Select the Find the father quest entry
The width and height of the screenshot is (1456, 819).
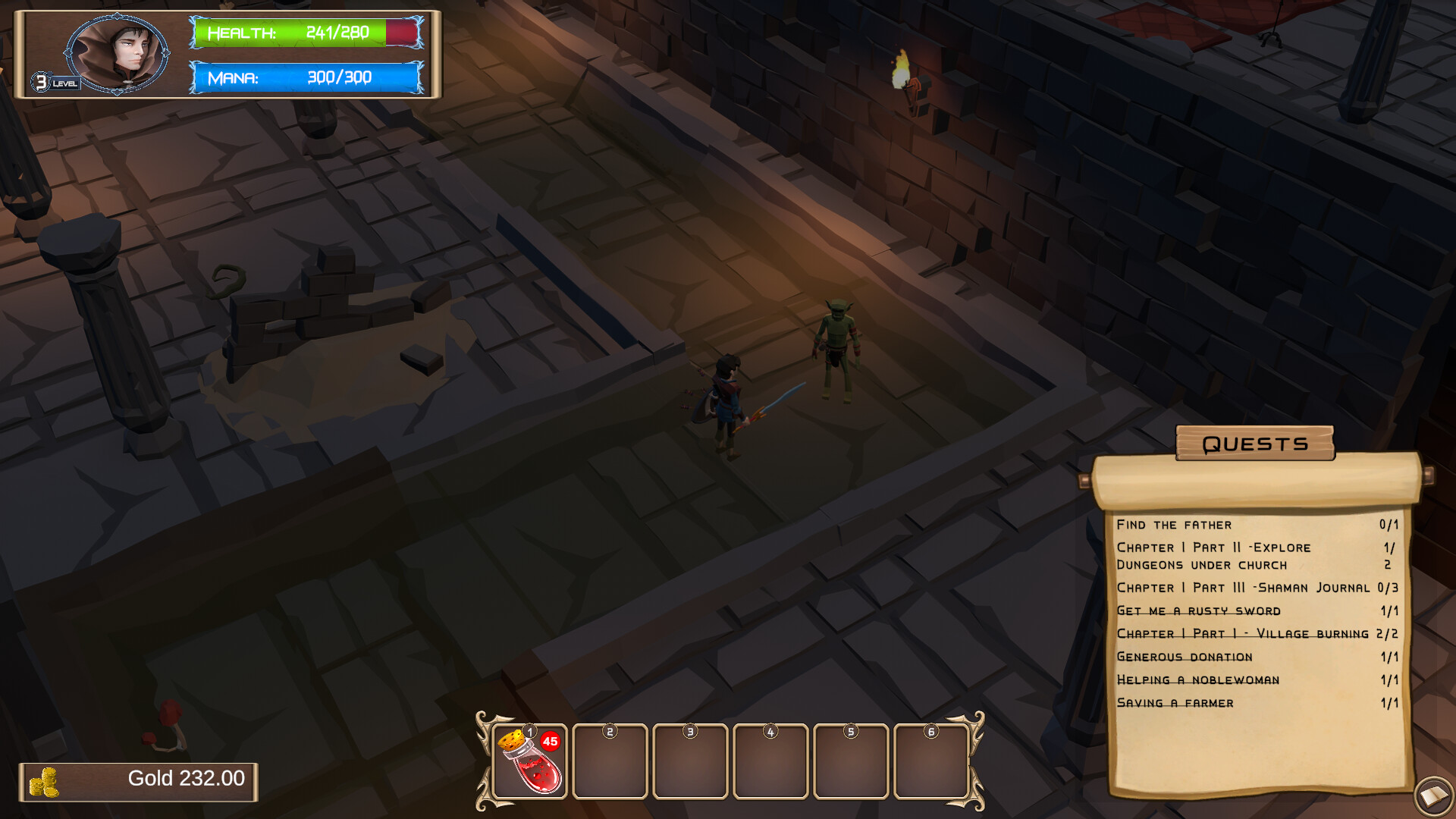(1172, 524)
